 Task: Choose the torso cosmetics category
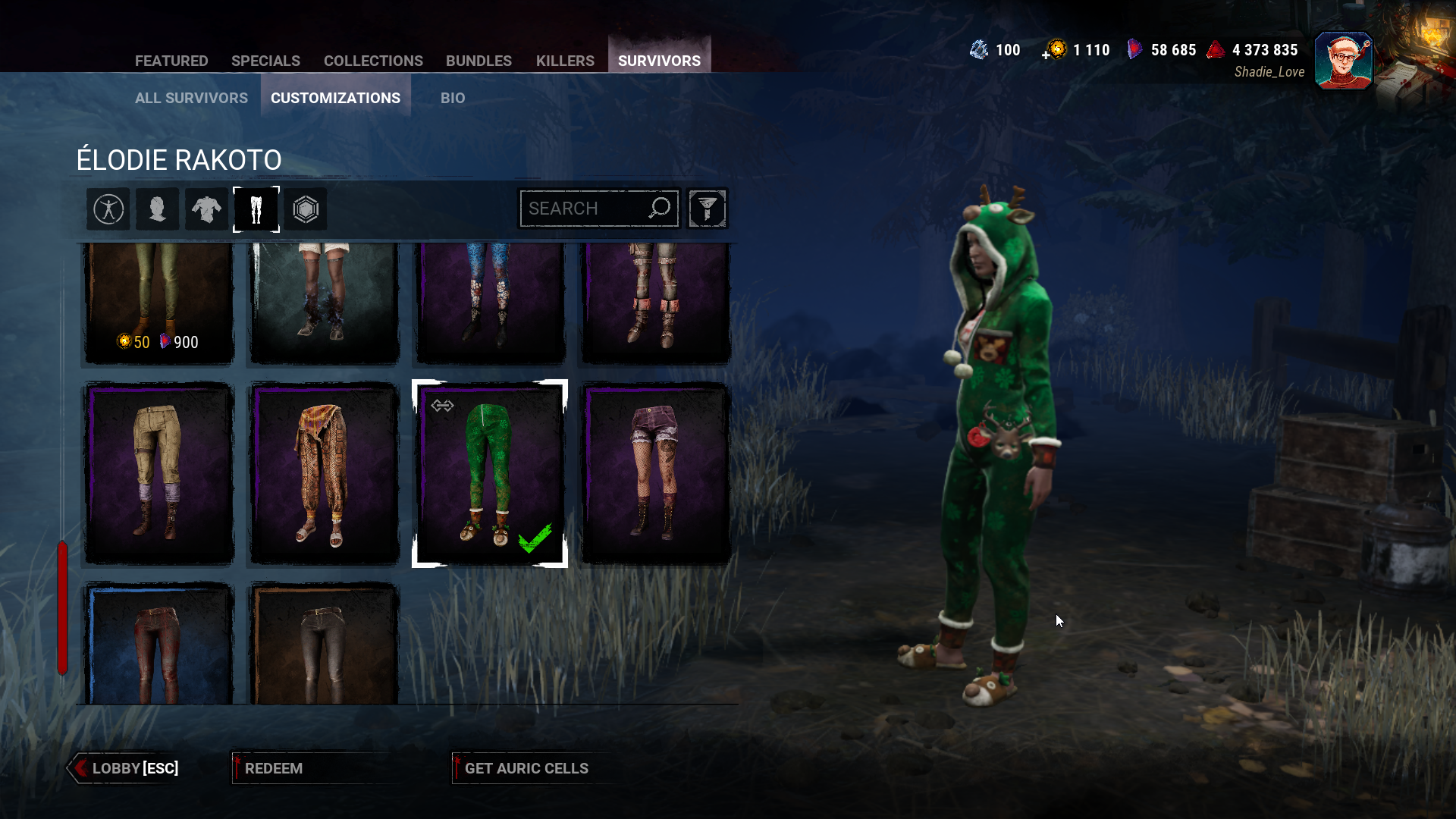point(206,209)
